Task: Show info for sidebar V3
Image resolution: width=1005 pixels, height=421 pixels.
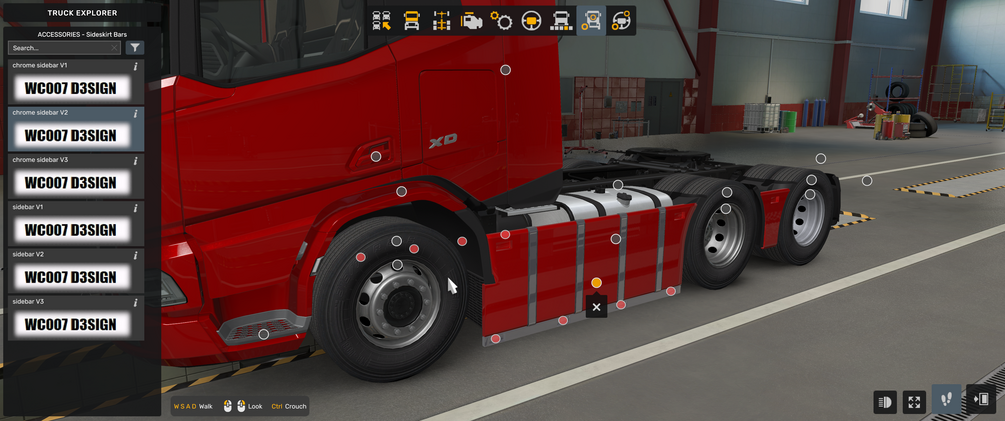Action: tap(135, 301)
